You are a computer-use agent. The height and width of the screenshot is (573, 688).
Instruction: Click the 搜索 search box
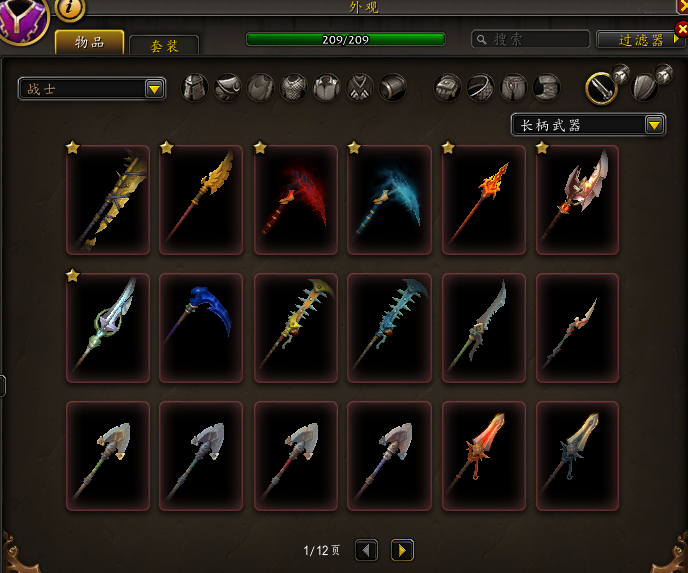[529, 40]
